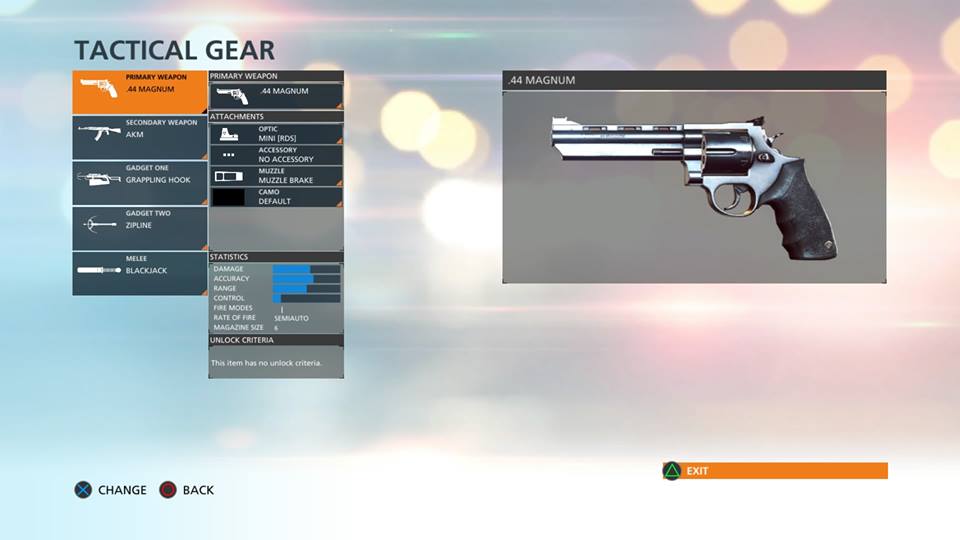Choose the Grappling Hook gadget one slot
Screen dimensions: 960x540
click(x=139, y=183)
